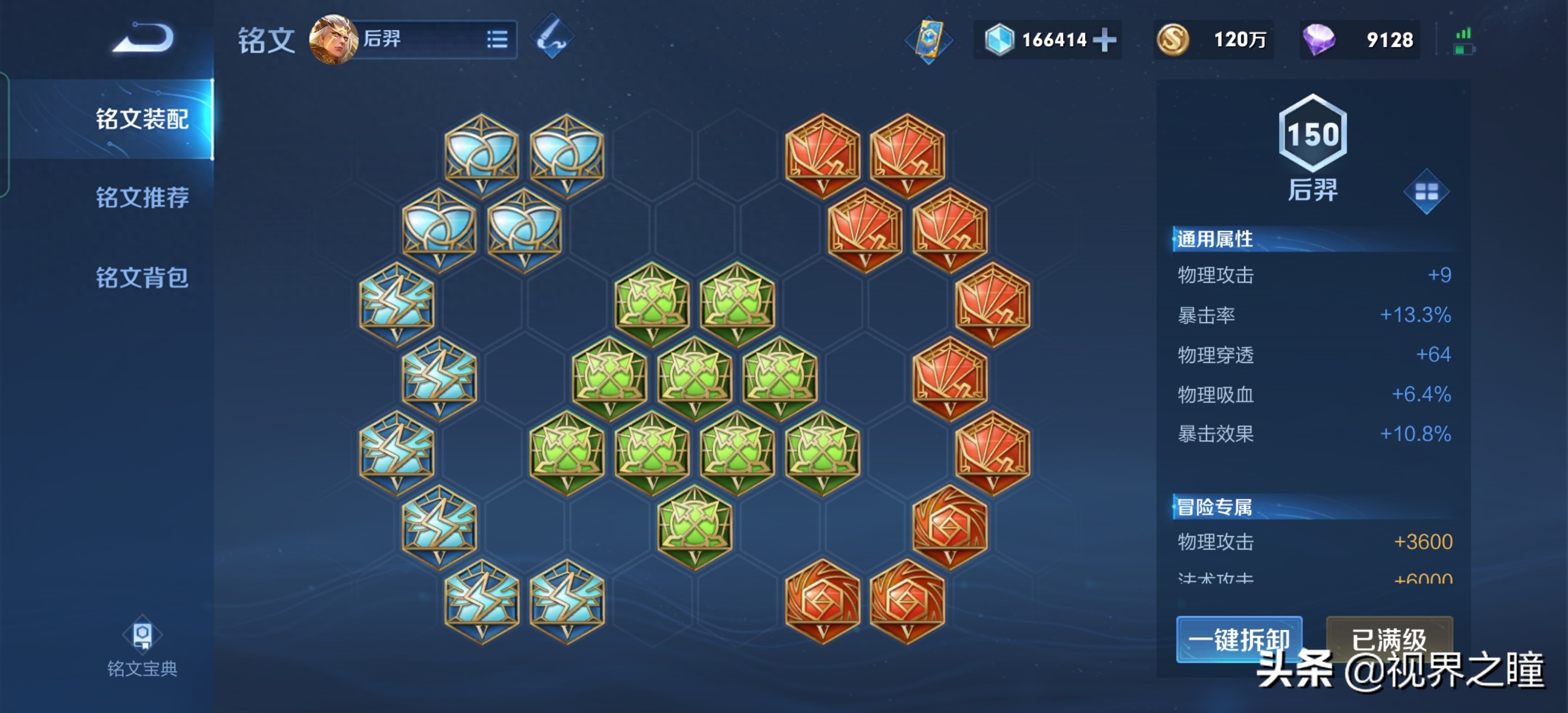Screen dimensions: 1568x713
Task: Open the 后羿 rune page dropdown
Action: (497, 40)
